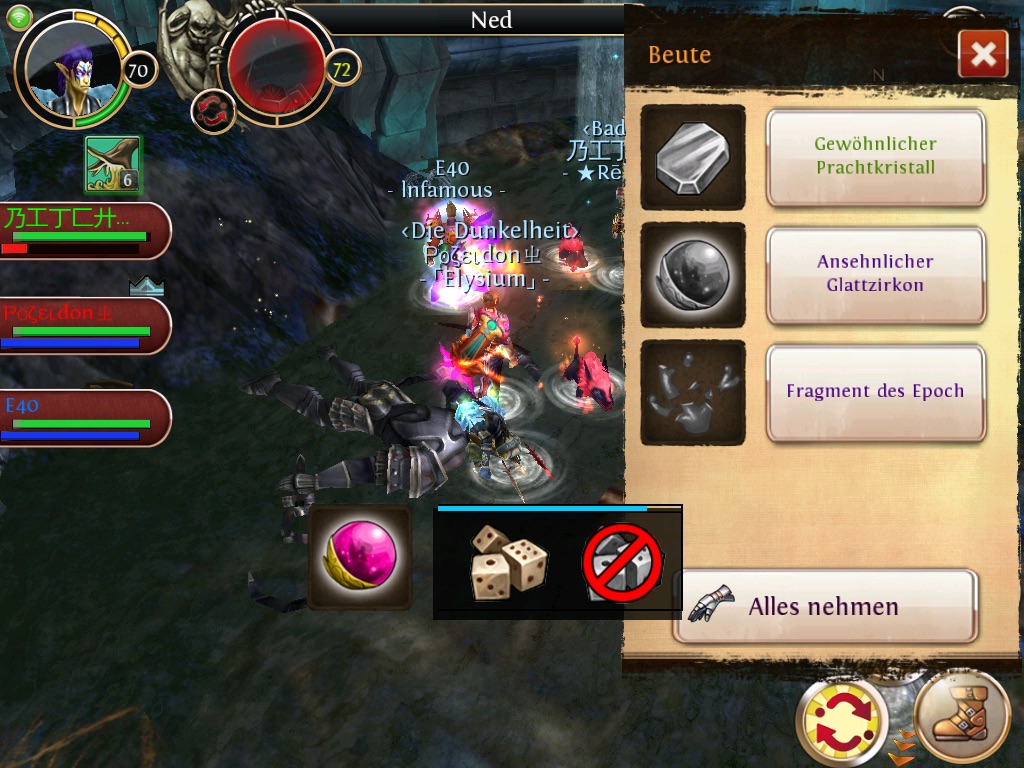Roll the dice for the loot

point(509,563)
